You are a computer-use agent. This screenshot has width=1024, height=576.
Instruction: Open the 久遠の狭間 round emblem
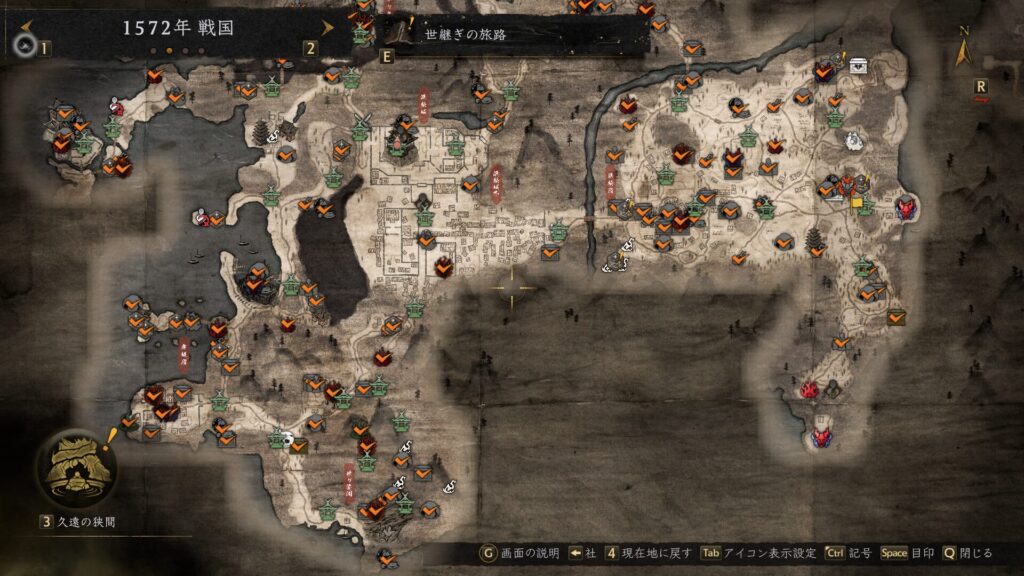point(75,470)
